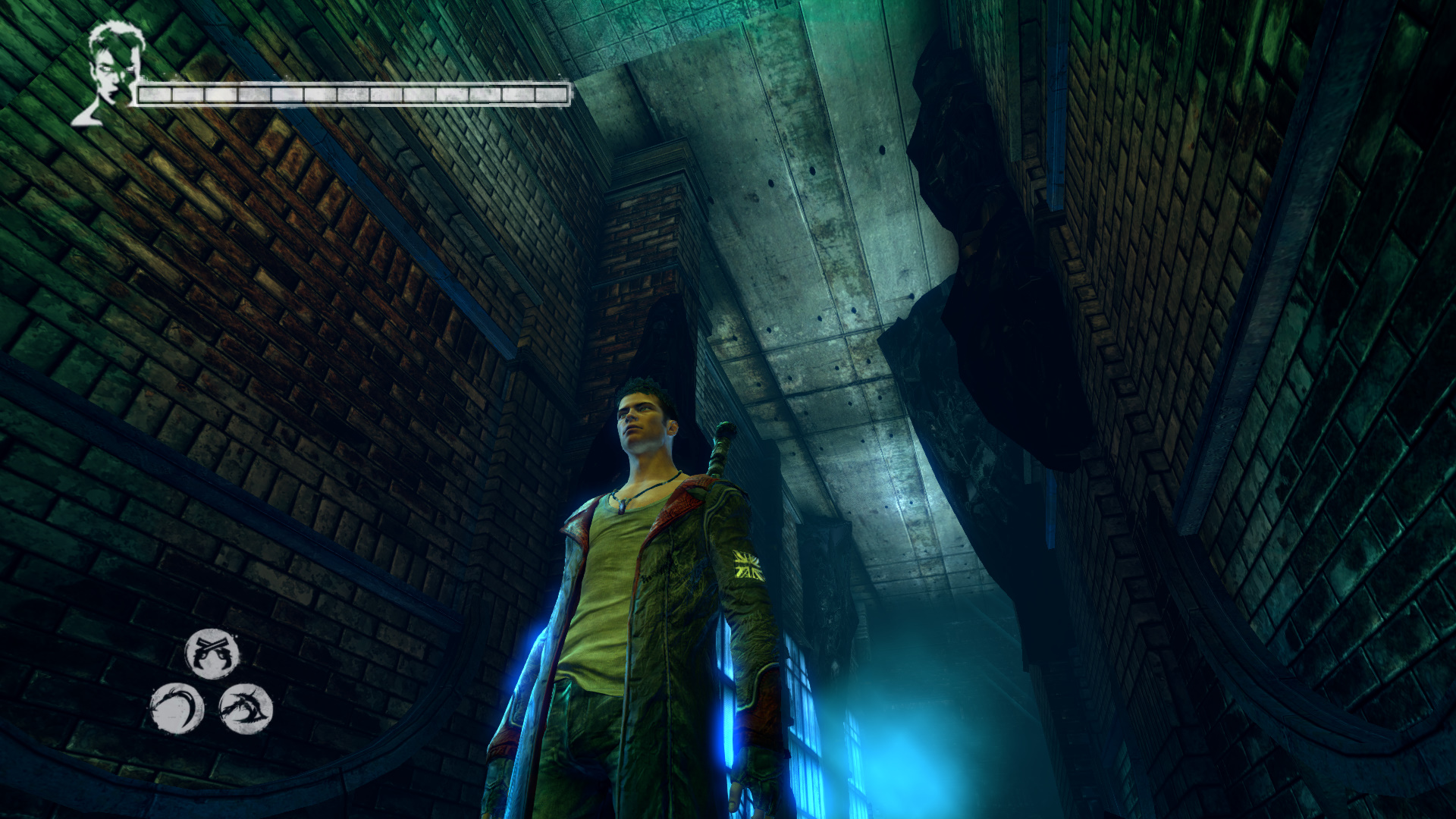Select the crossed pistols weapon icon
The width and height of the screenshot is (1456, 819).
point(212,654)
